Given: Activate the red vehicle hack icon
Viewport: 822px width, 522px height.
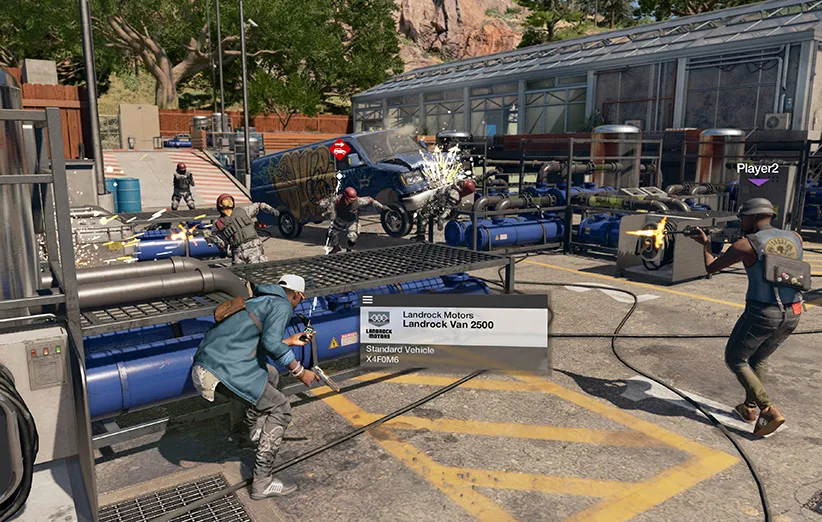Looking at the screenshot, I should (340, 150).
